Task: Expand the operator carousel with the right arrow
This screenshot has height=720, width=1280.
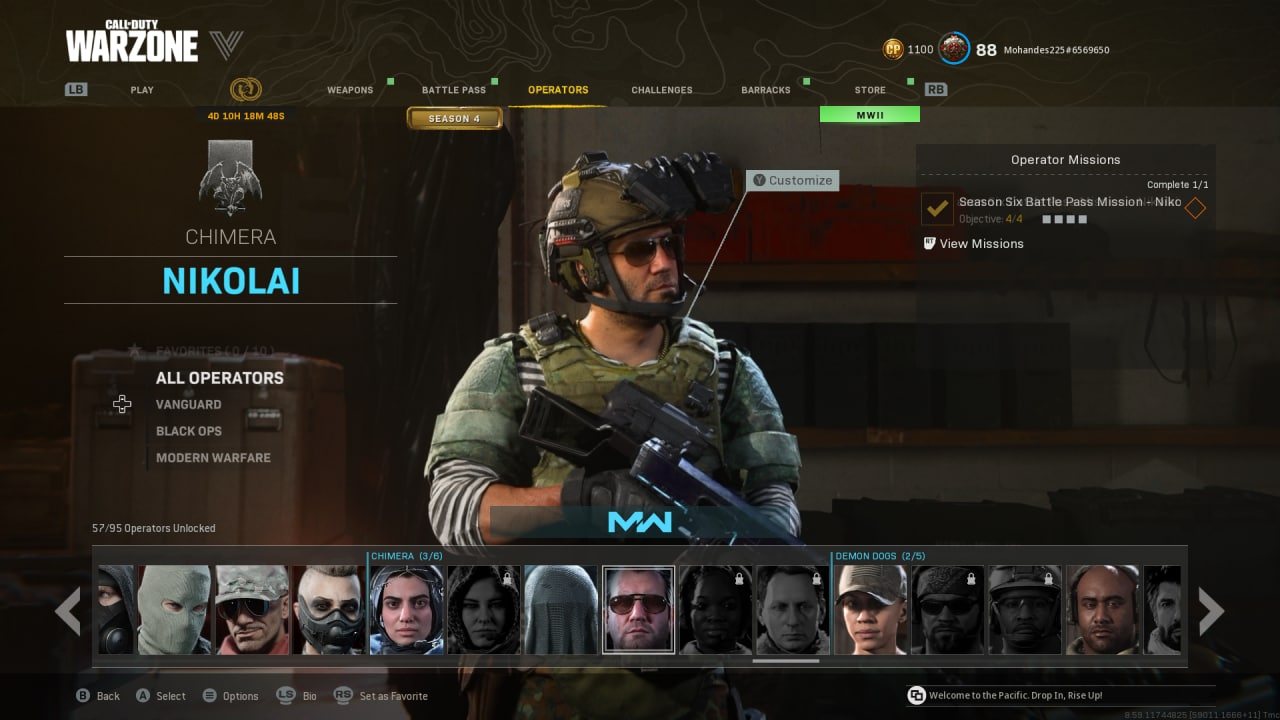Action: (1210, 610)
